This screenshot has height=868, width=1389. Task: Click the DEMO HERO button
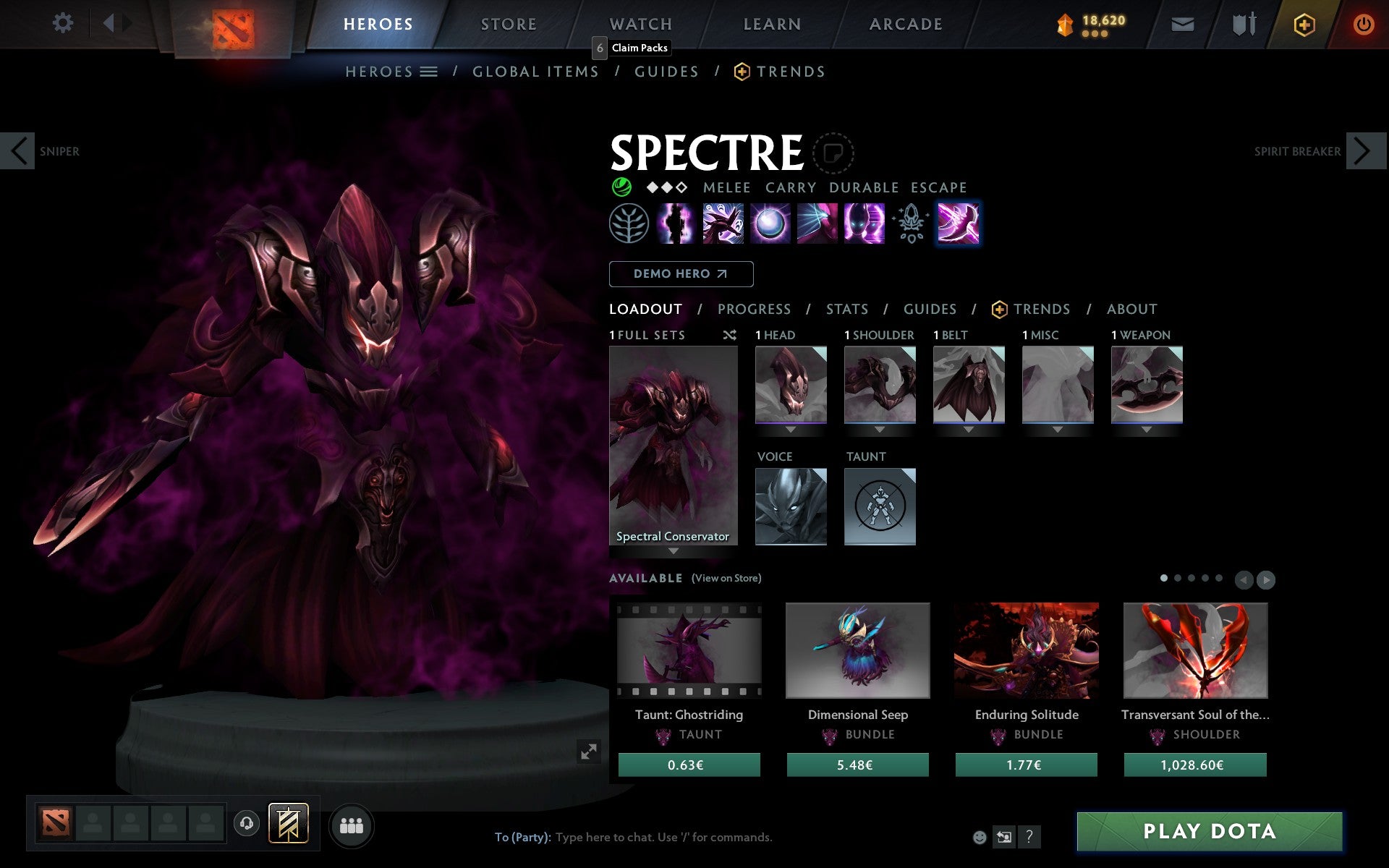[681, 274]
